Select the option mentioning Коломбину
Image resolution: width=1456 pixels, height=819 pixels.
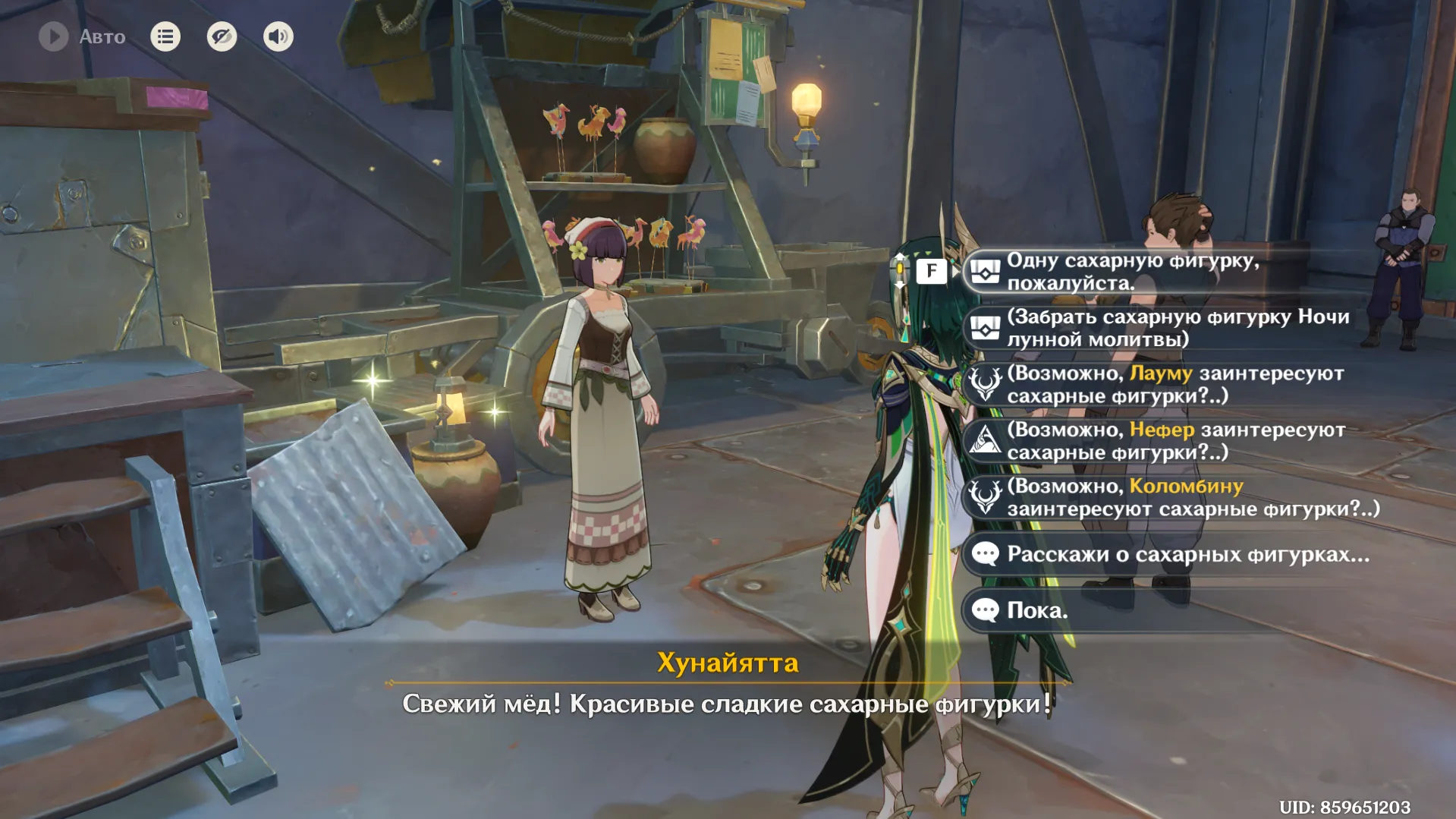pos(1191,497)
